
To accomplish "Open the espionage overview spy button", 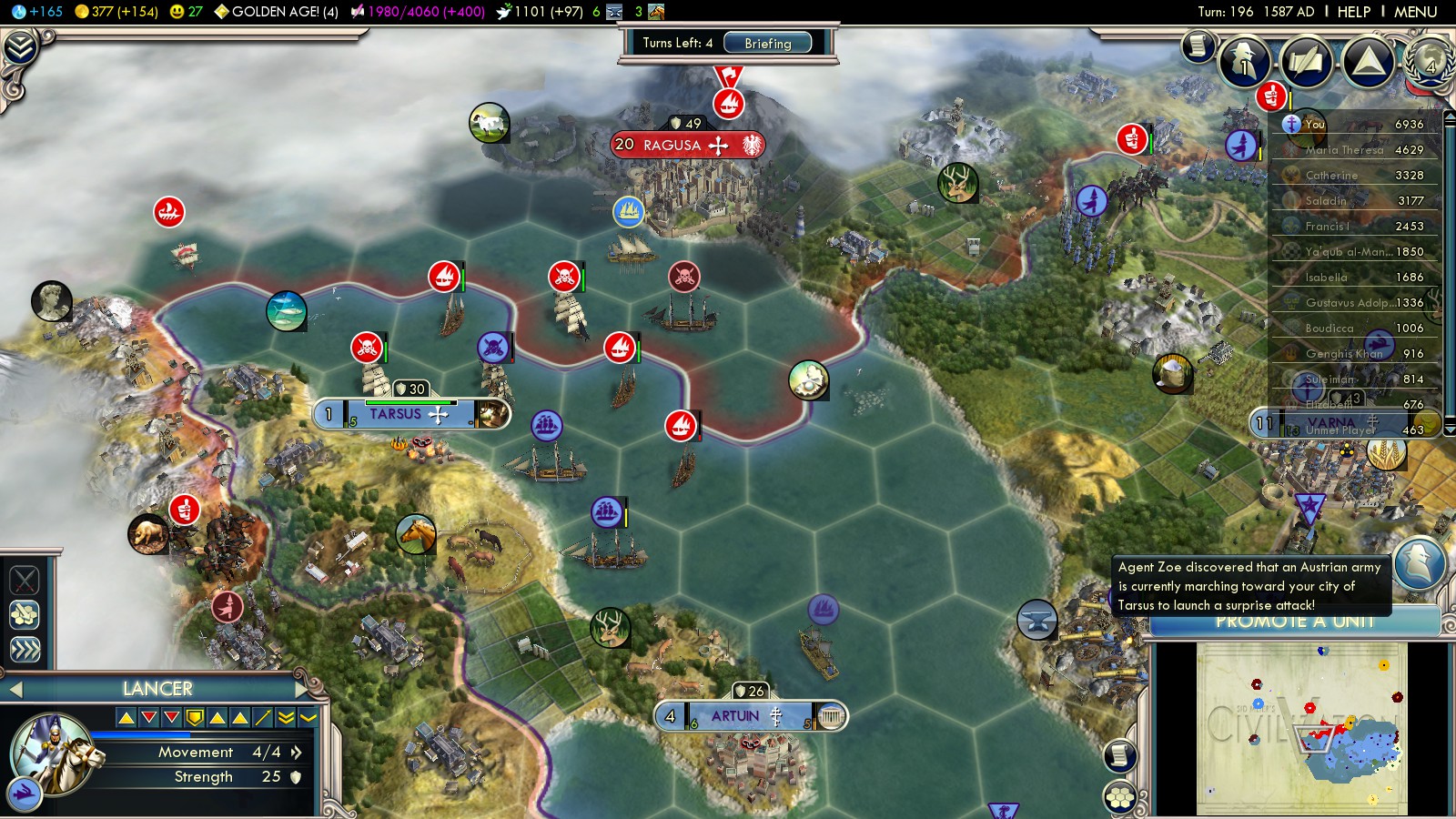I will click(x=1244, y=62).
